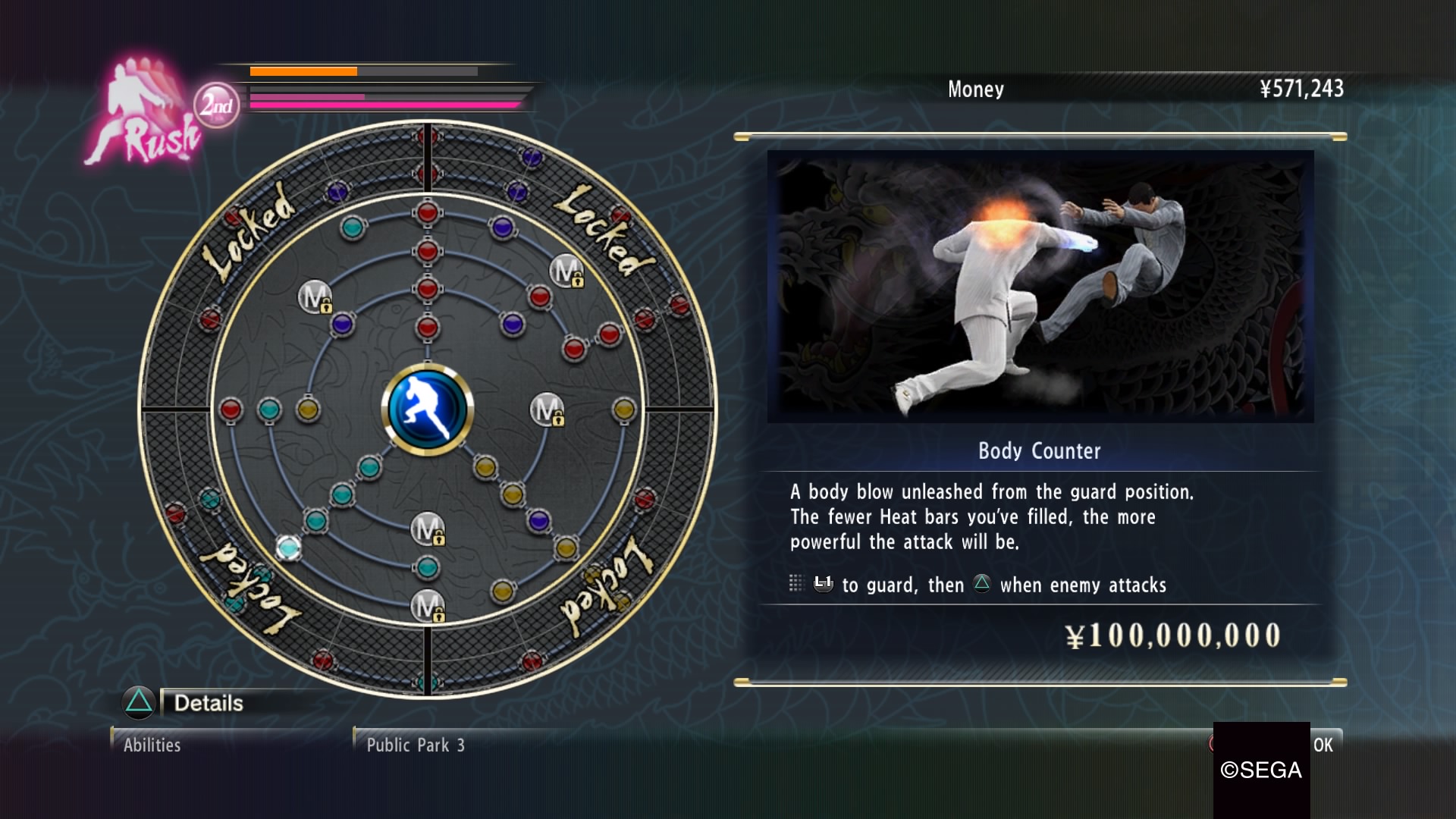Select the pink Rush style badge

[x=144, y=114]
